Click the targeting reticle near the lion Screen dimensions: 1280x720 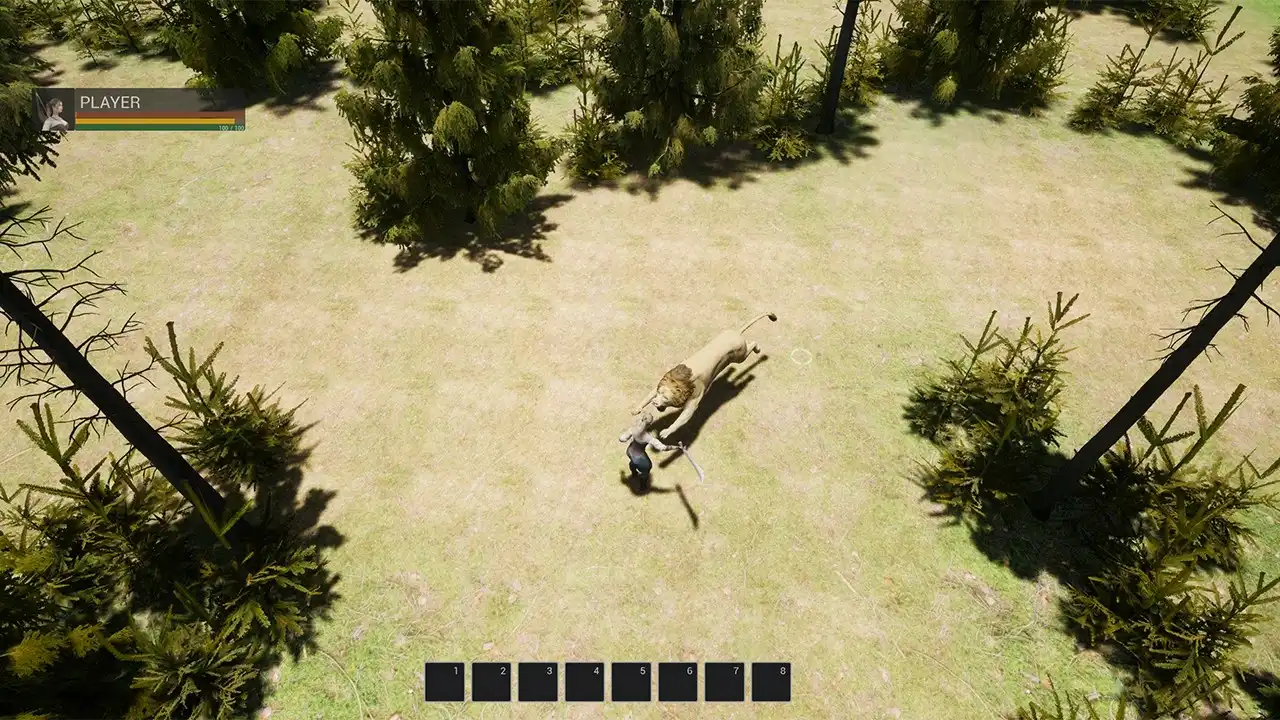click(x=800, y=355)
